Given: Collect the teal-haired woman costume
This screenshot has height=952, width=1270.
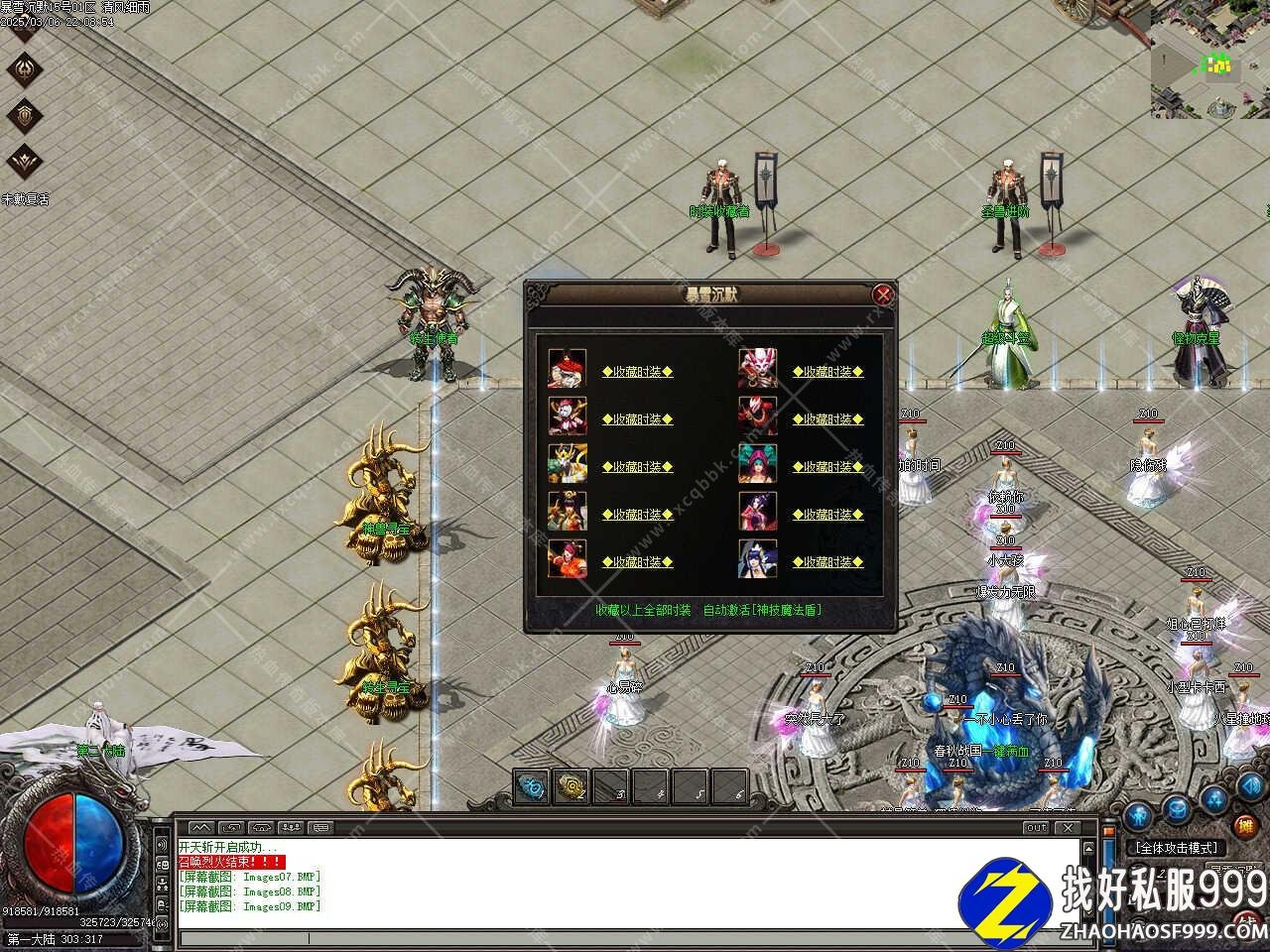Looking at the screenshot, I should coord(827,467).
